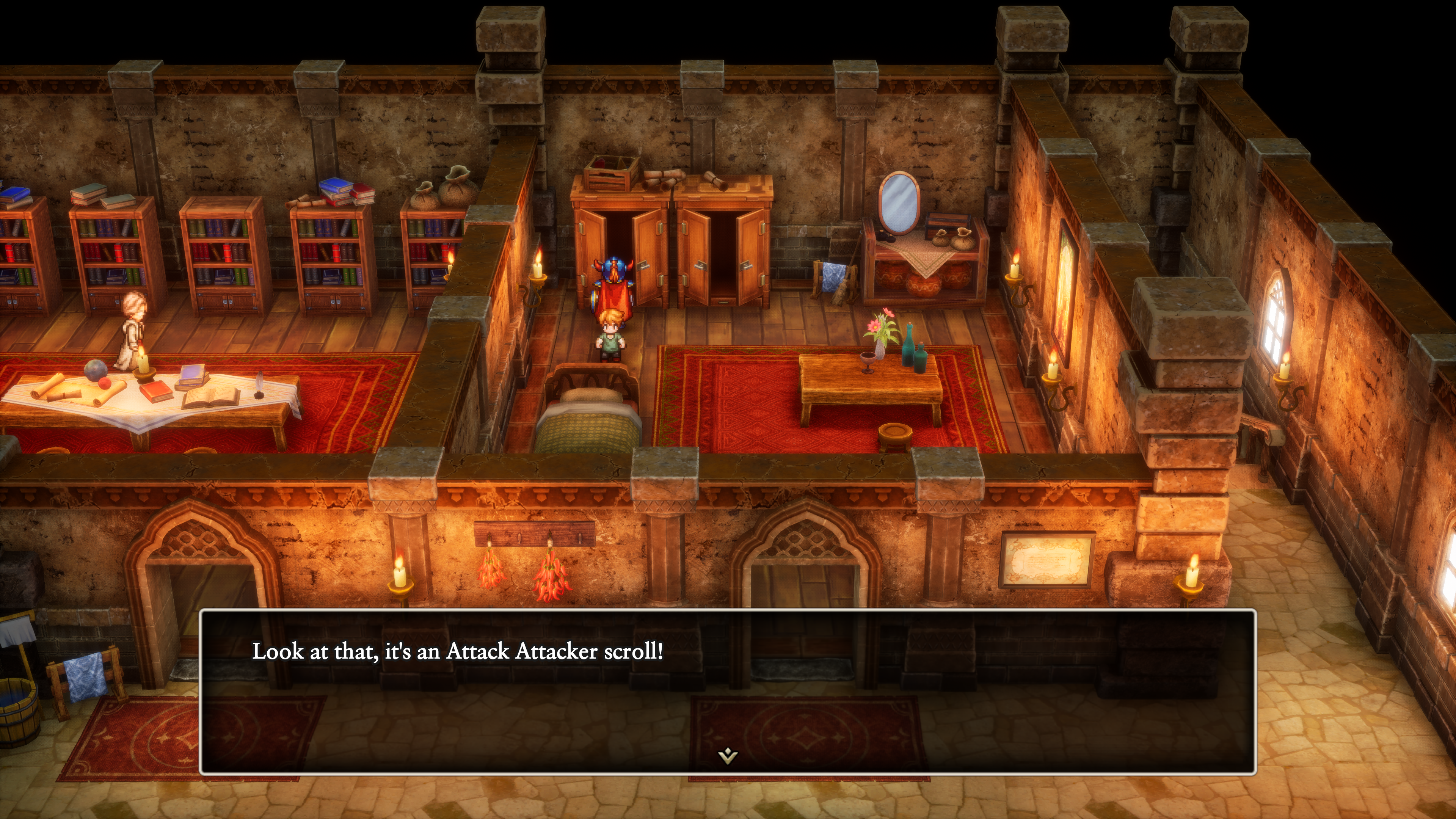The image size is (1456, 819).
Task: Click the Attack Attacker scroll message box
Action: [x=728, y=691]
